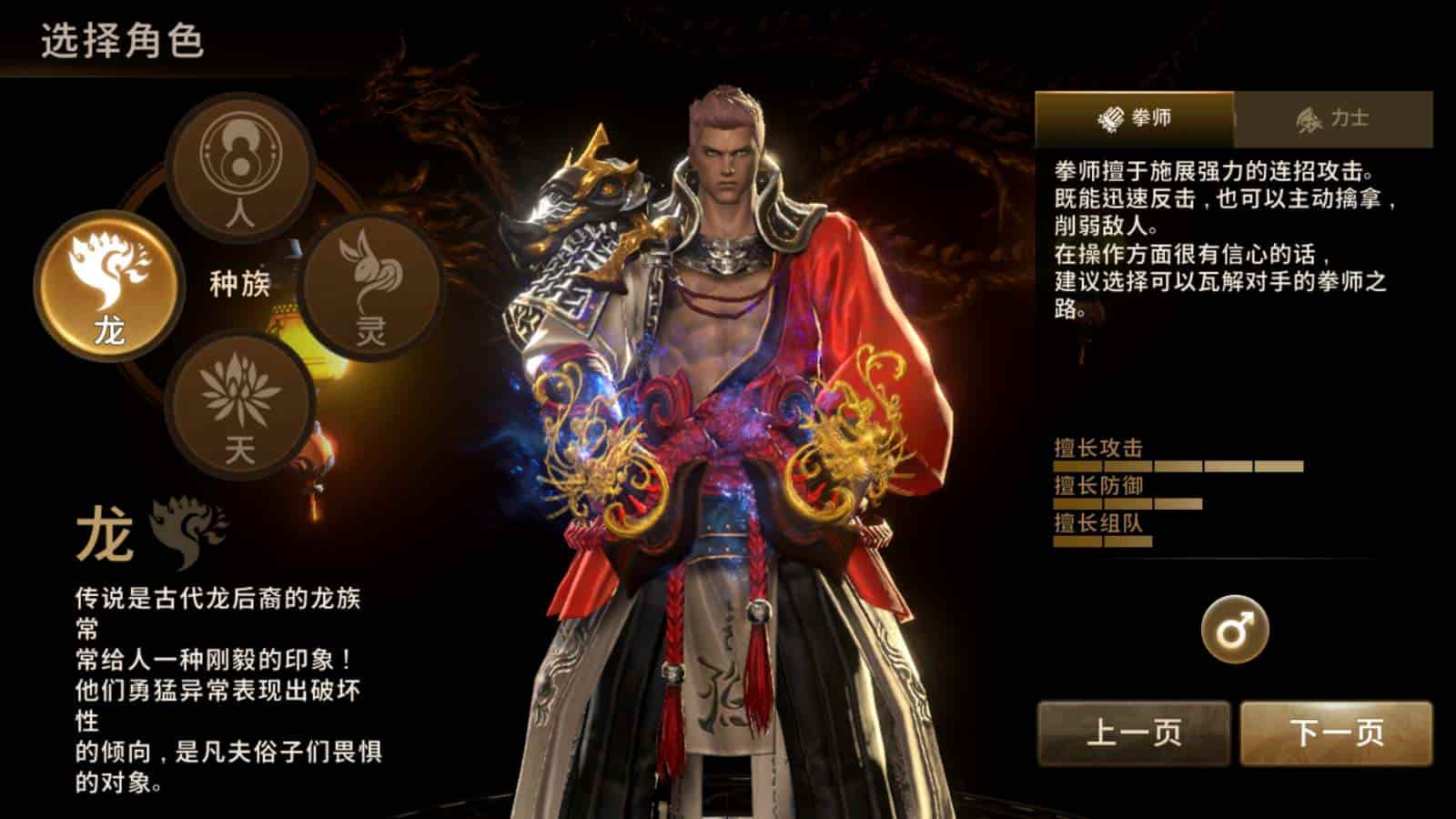This screenshot has height=819, width=1456.
Task: Click the fist icon on the 拳师 tab
Action: (x=1111, y=116)
